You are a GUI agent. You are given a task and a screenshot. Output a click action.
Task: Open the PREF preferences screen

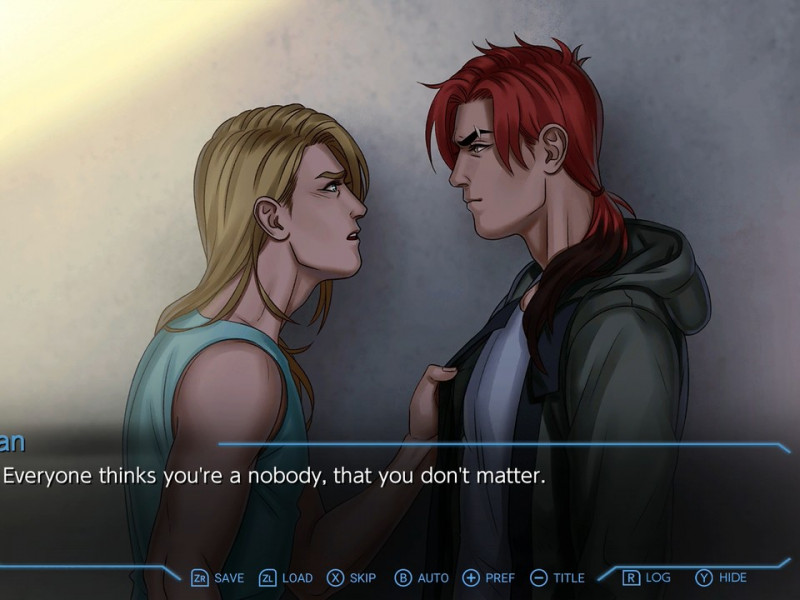tap(489, 578)
